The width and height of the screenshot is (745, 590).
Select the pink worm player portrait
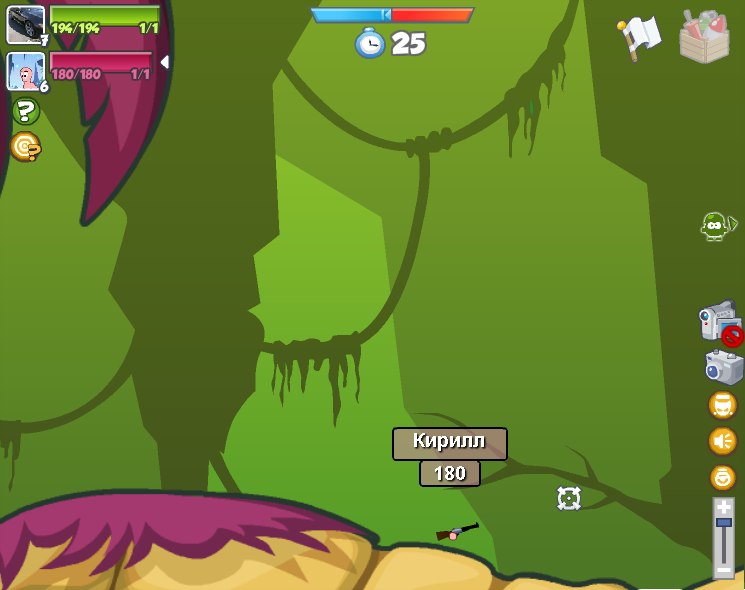[x=26, y=71]
